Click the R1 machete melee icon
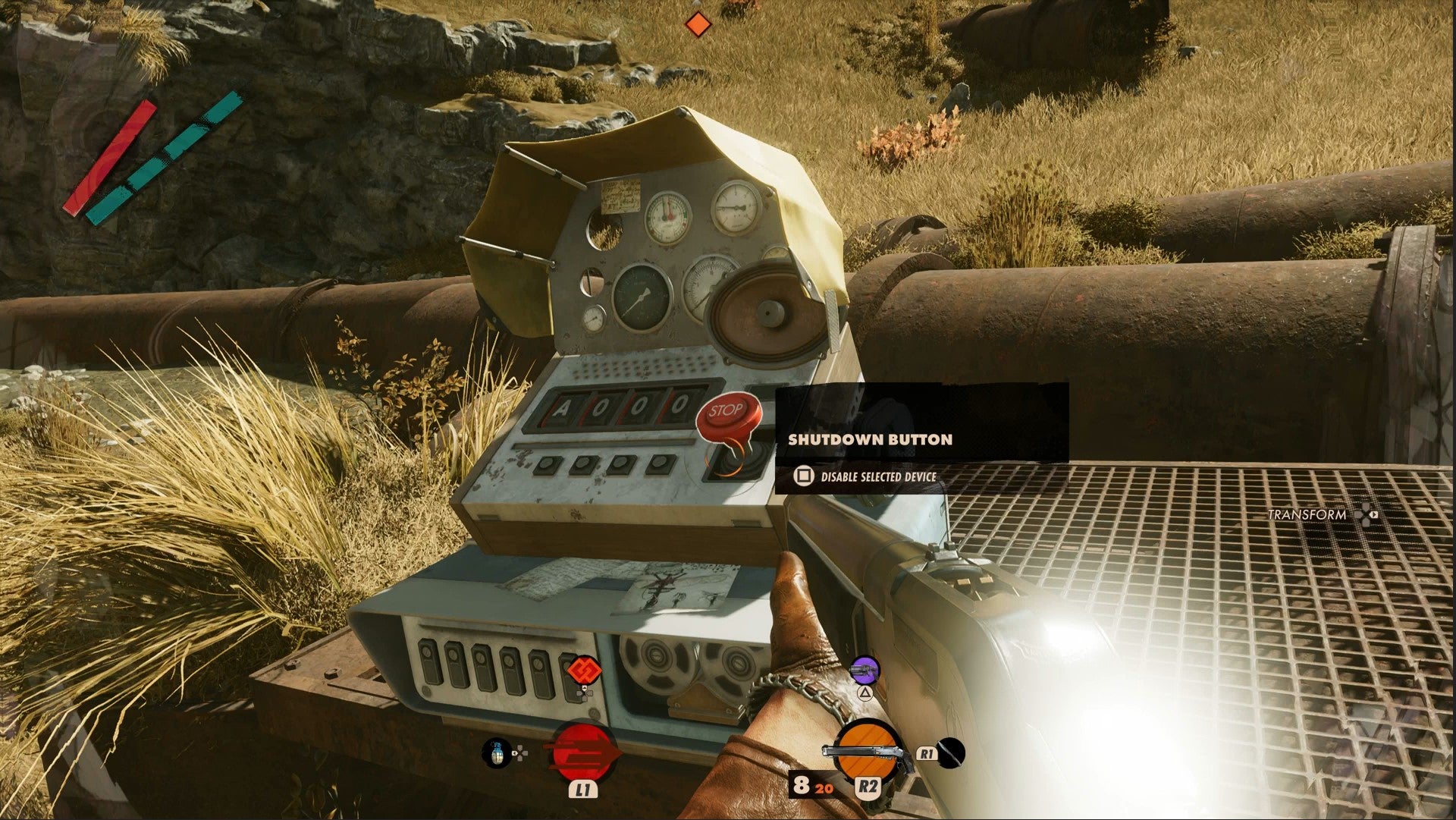 click(x=949, y=753)
